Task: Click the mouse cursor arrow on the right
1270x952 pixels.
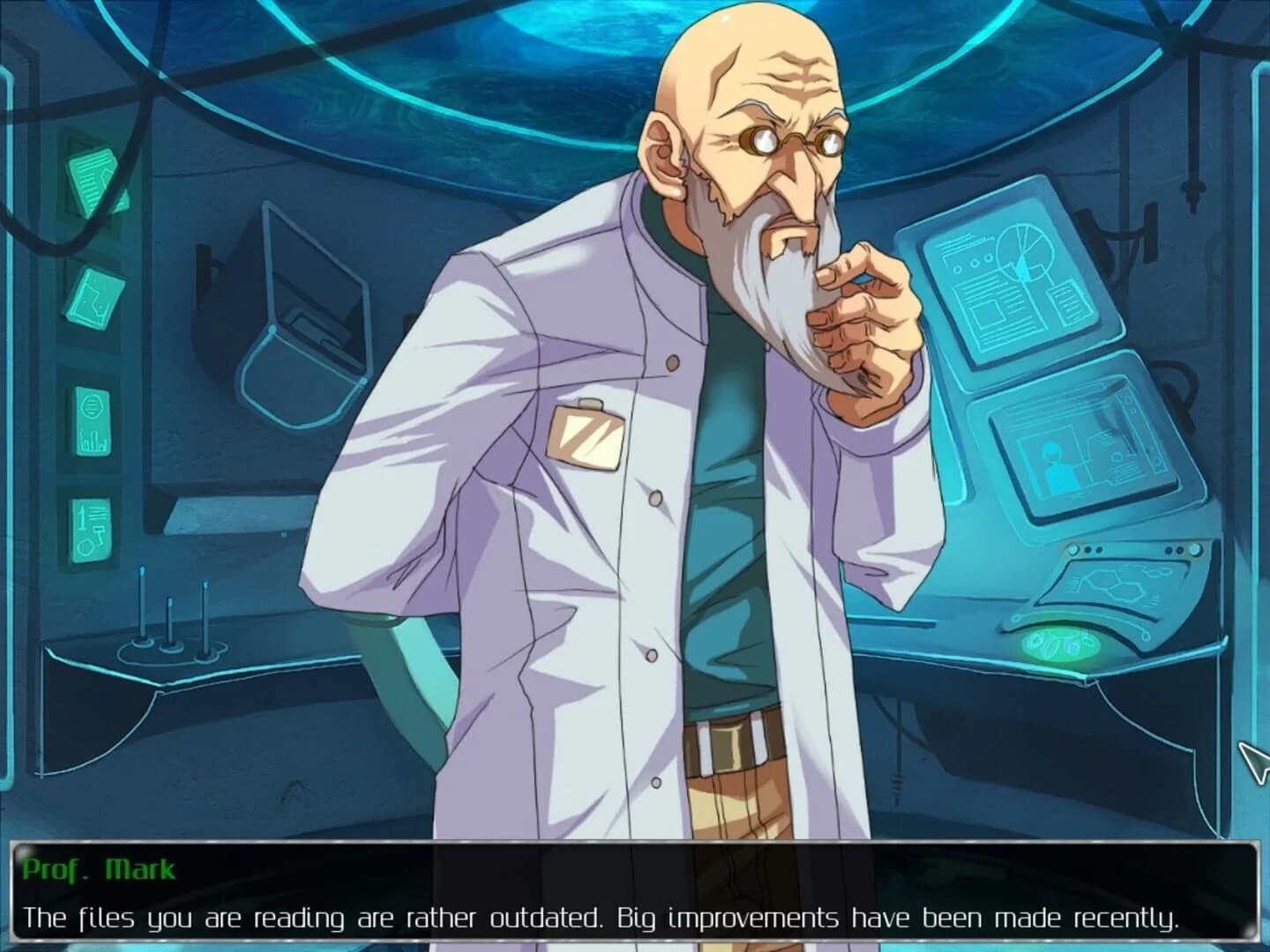Action: point(1251,760)
